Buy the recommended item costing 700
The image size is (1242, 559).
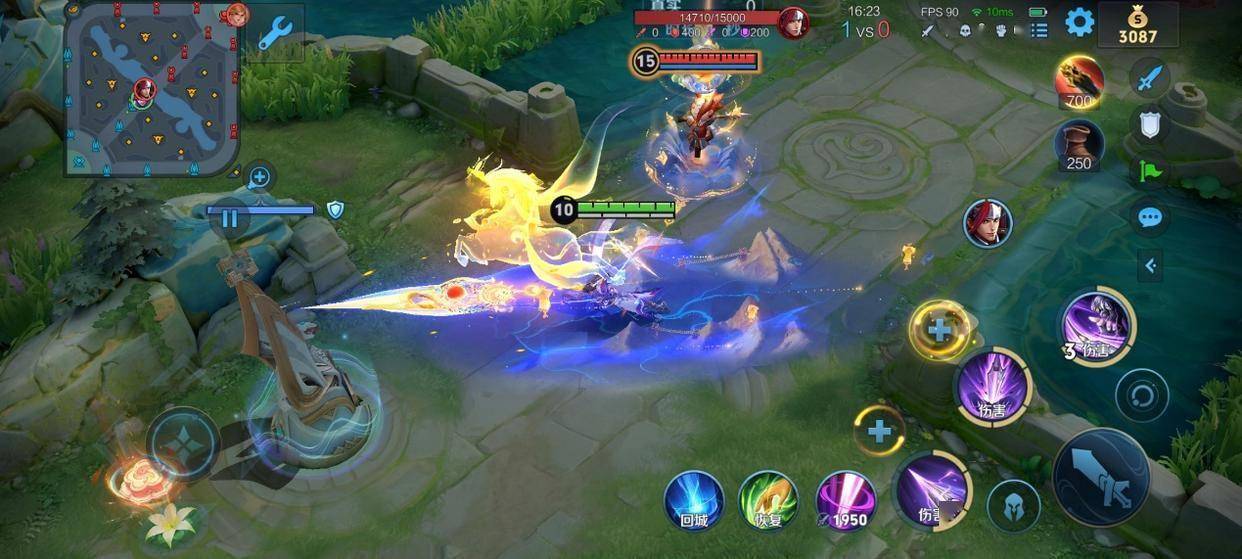coord(1079,81)
